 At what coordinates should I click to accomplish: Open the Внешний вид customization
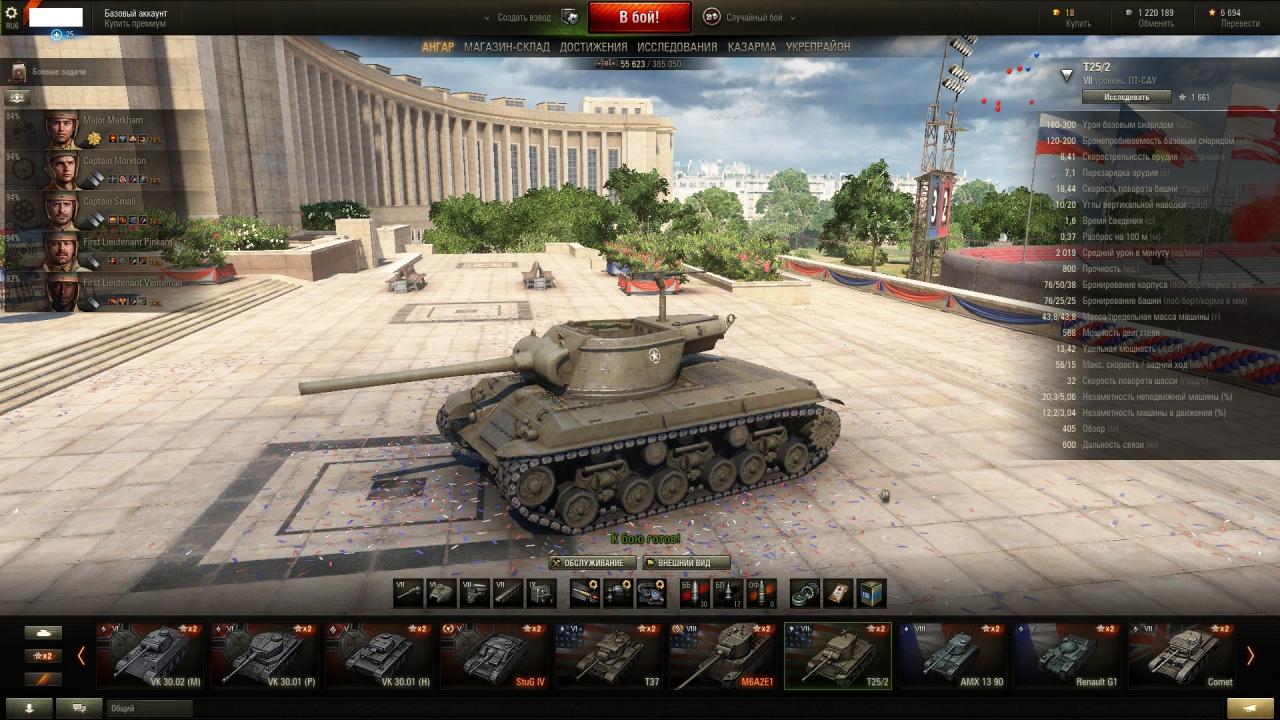pyautogui.click(x=685, y=563)
